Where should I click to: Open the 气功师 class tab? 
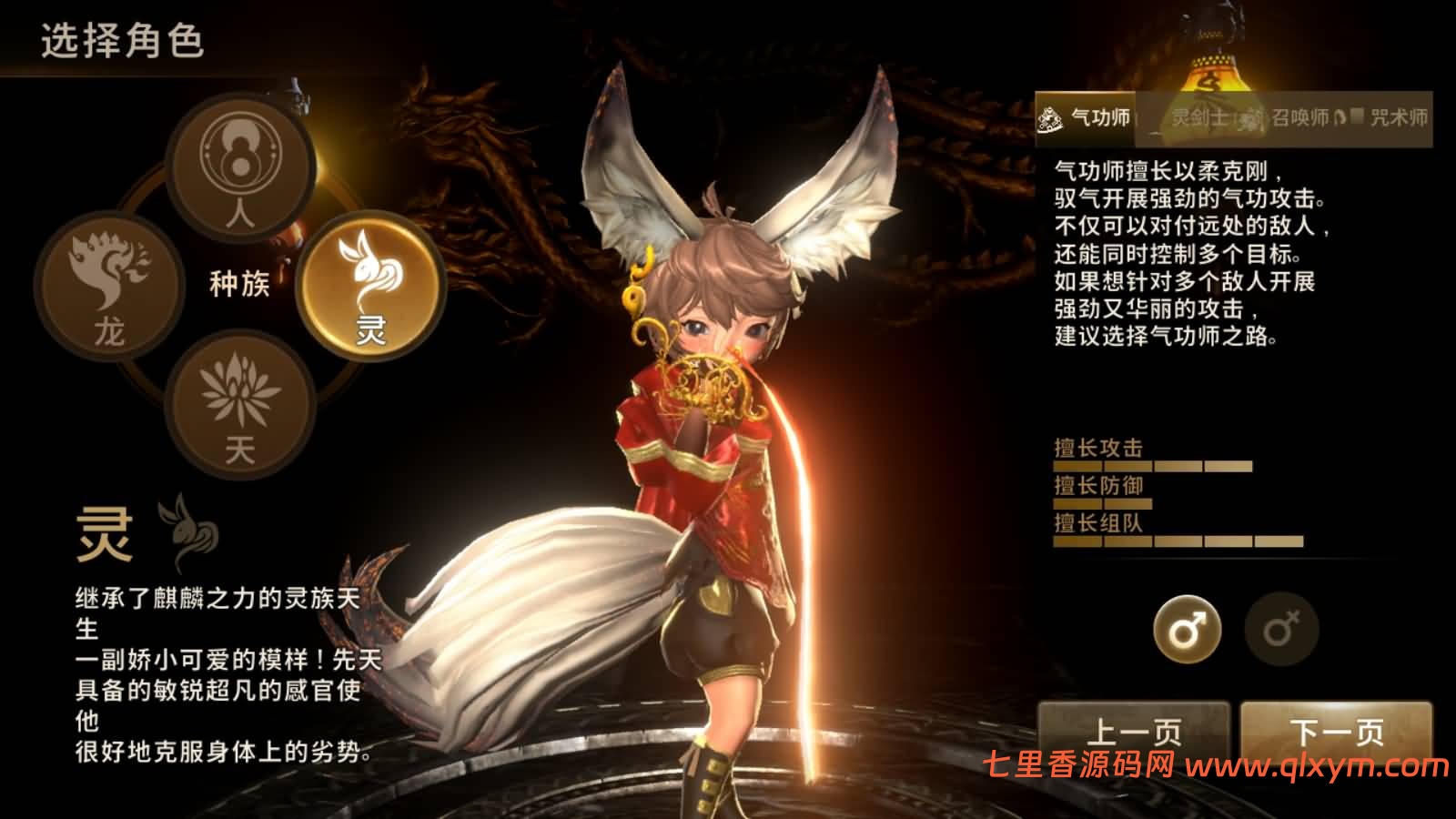click(x=1097, y=117)
